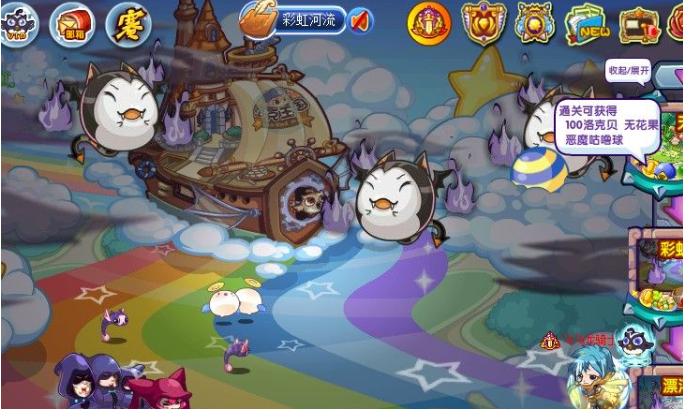Screen dimensions: 683x409
Task: Open the red-gold medallion icon
Action: click(x=430, y=22)
